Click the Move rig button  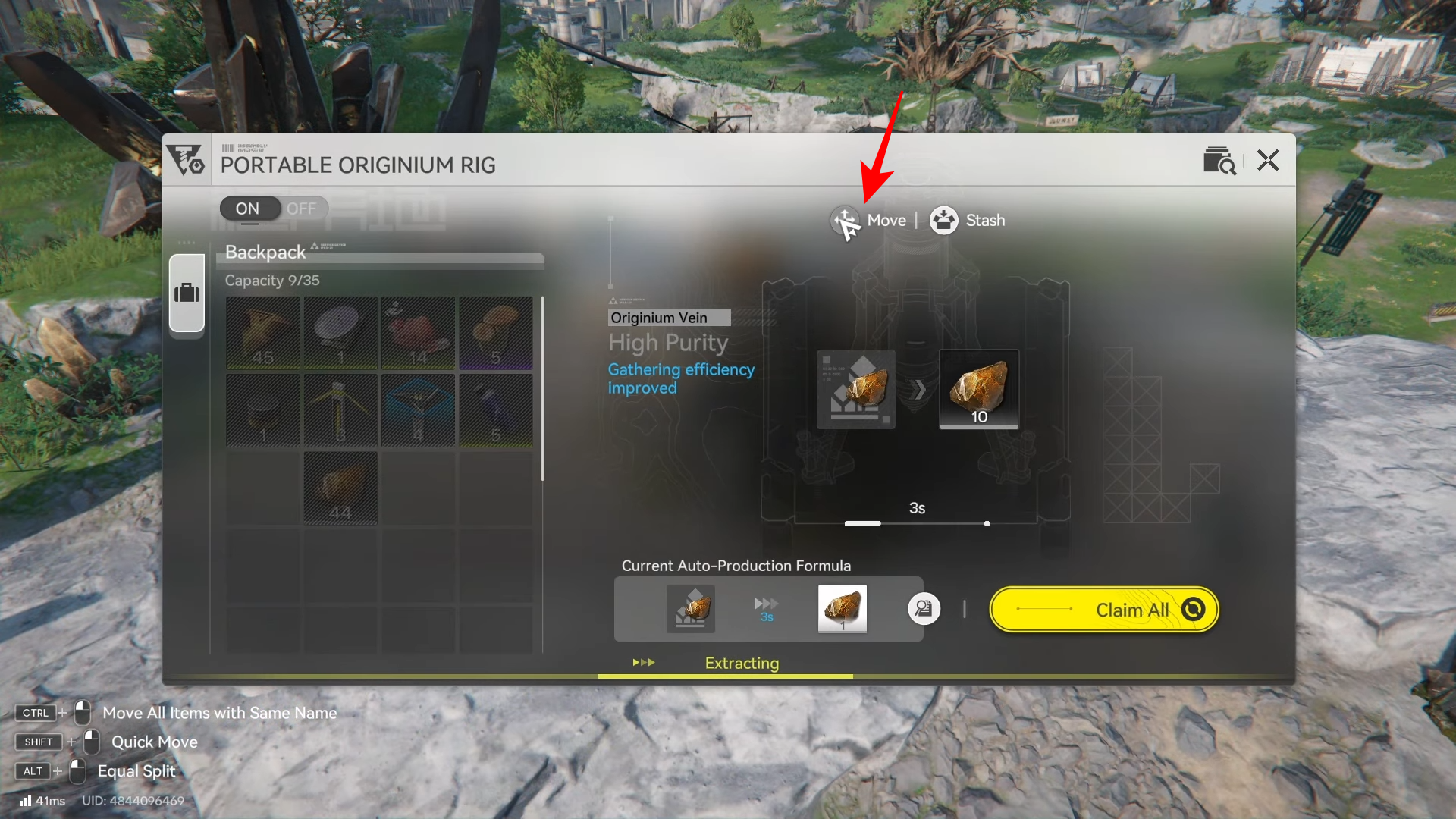click(869, 221)
